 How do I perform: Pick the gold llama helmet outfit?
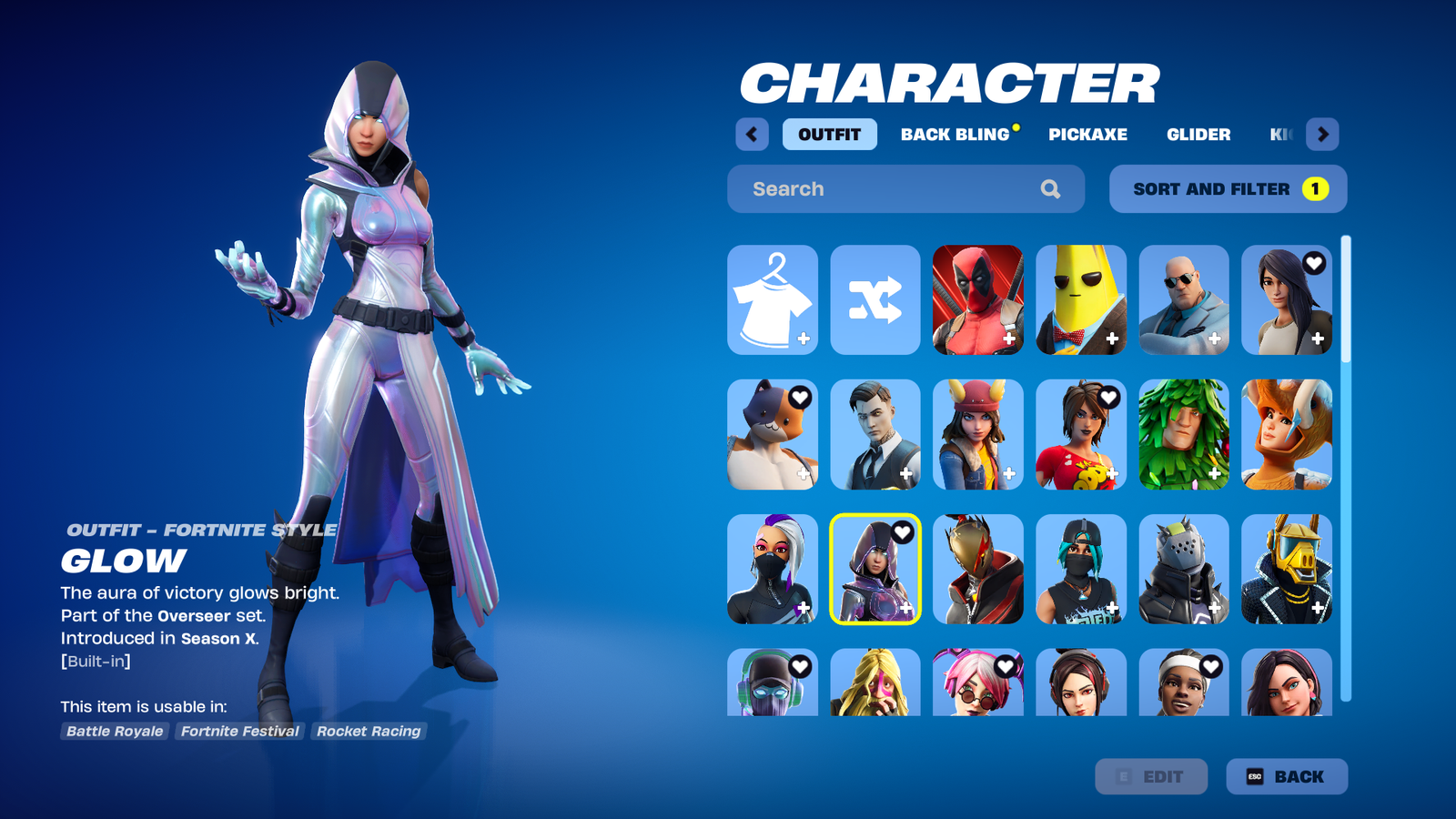coord(1287,569)
